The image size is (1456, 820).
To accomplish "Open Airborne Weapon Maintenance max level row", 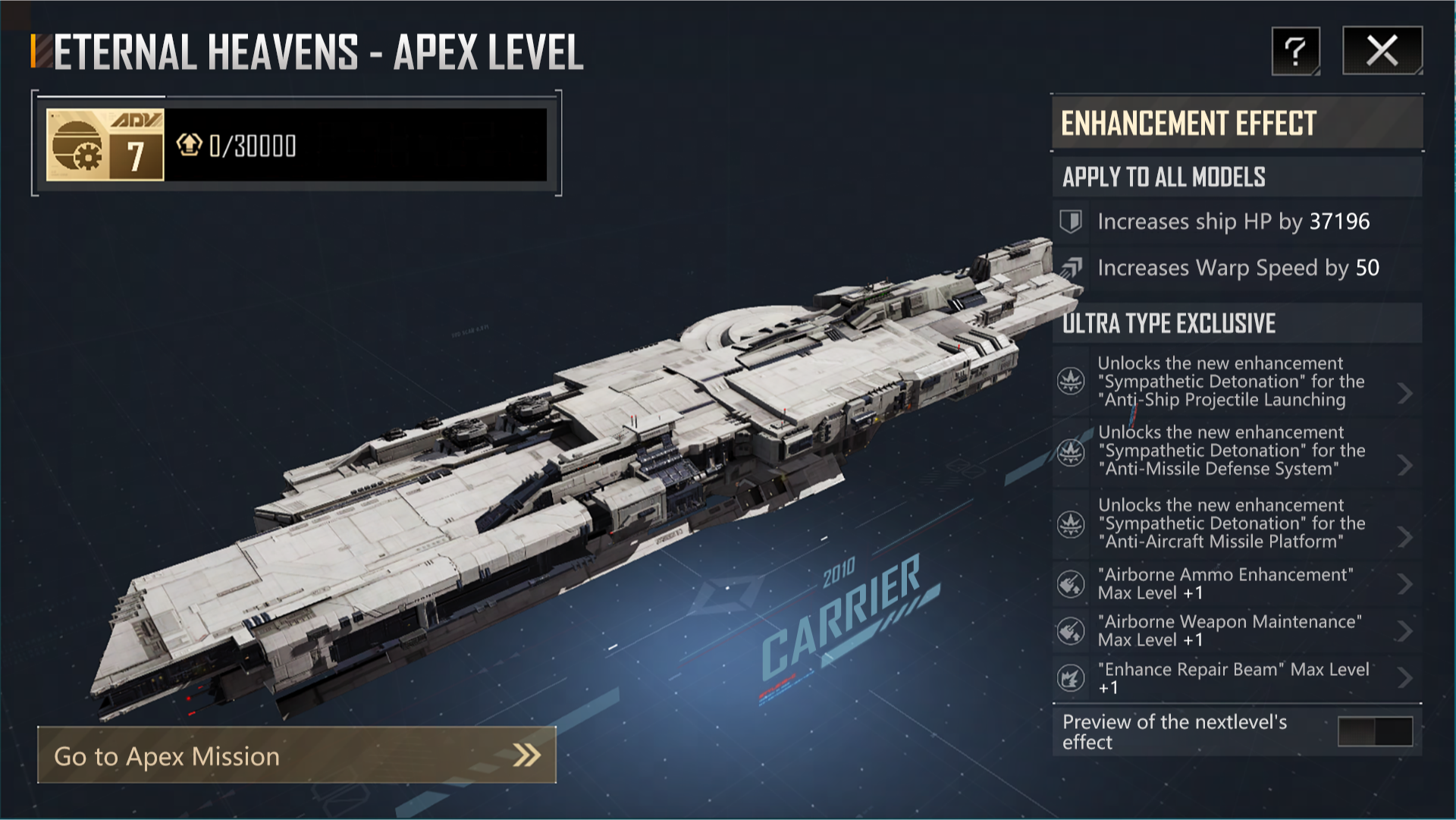I will tap(1404, 631).
